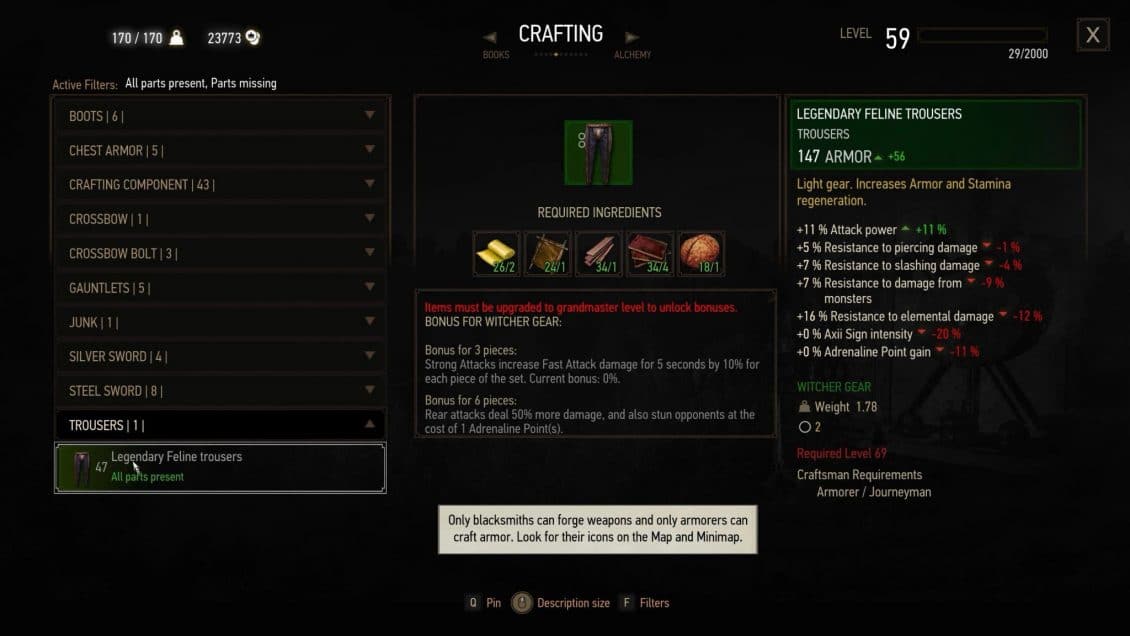Viewport: 1130px width, 636px height.
Task: Expand the Crossbow category
Action: (x=220, y=219)
